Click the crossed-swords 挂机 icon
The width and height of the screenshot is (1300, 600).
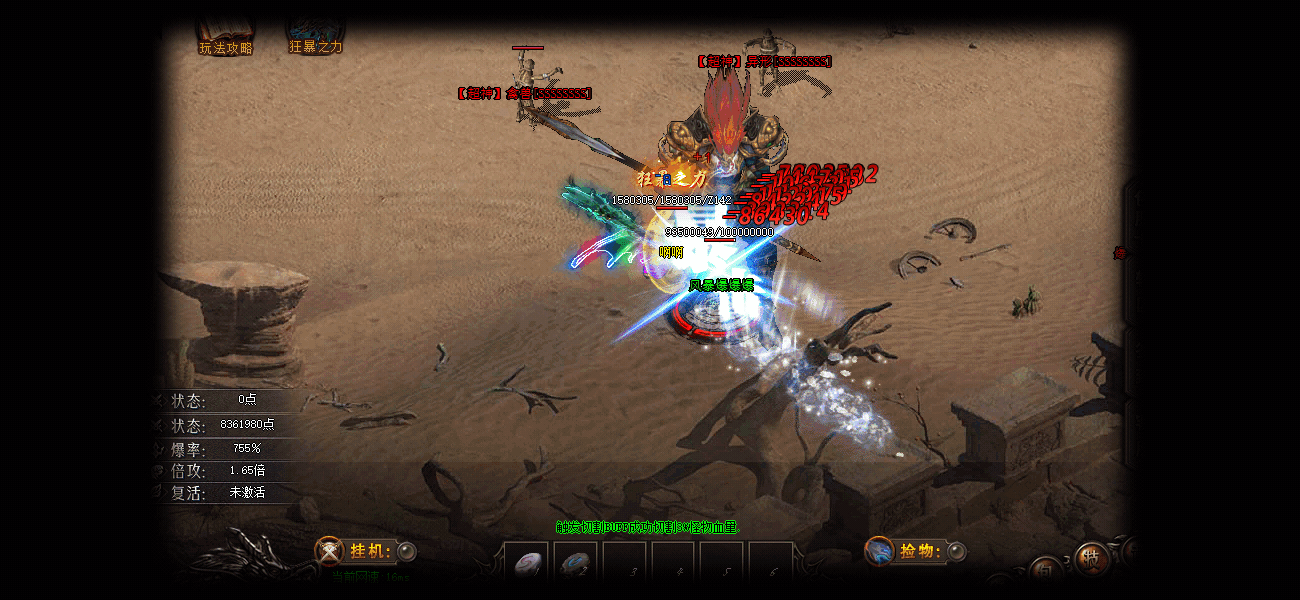tap(329, 551)
